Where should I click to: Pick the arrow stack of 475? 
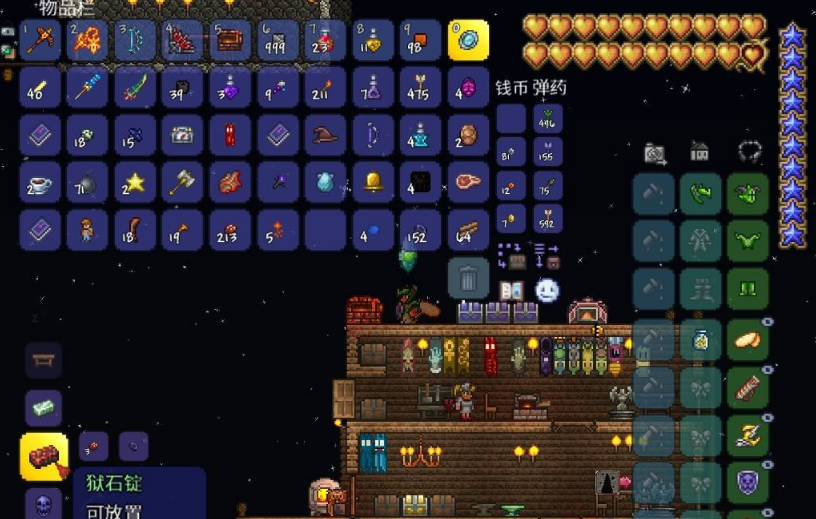(x=421, y=87)
